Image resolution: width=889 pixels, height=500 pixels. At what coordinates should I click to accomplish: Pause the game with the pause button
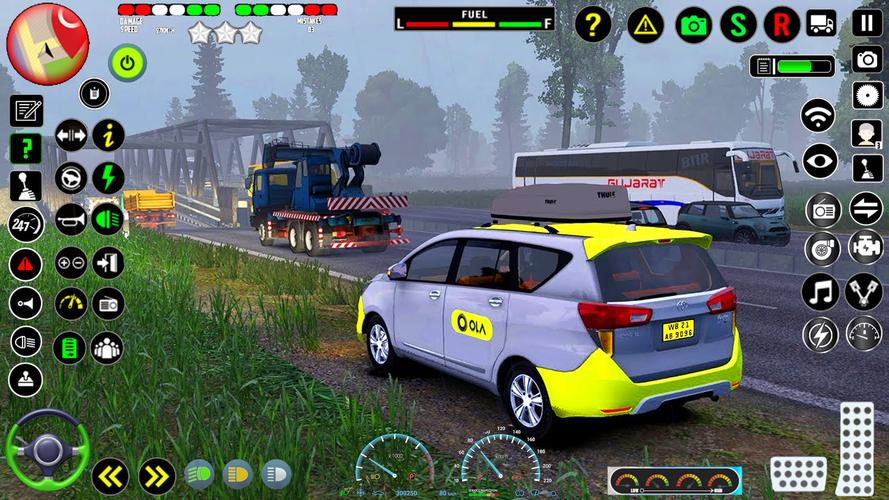click(x=867, y=23)
